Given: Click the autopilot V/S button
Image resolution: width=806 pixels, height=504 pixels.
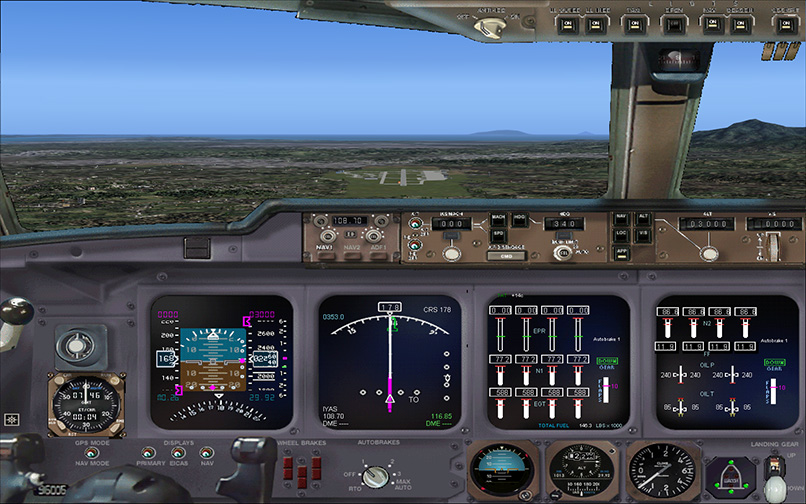Looking at the screenshot, I should click(643, 233).
